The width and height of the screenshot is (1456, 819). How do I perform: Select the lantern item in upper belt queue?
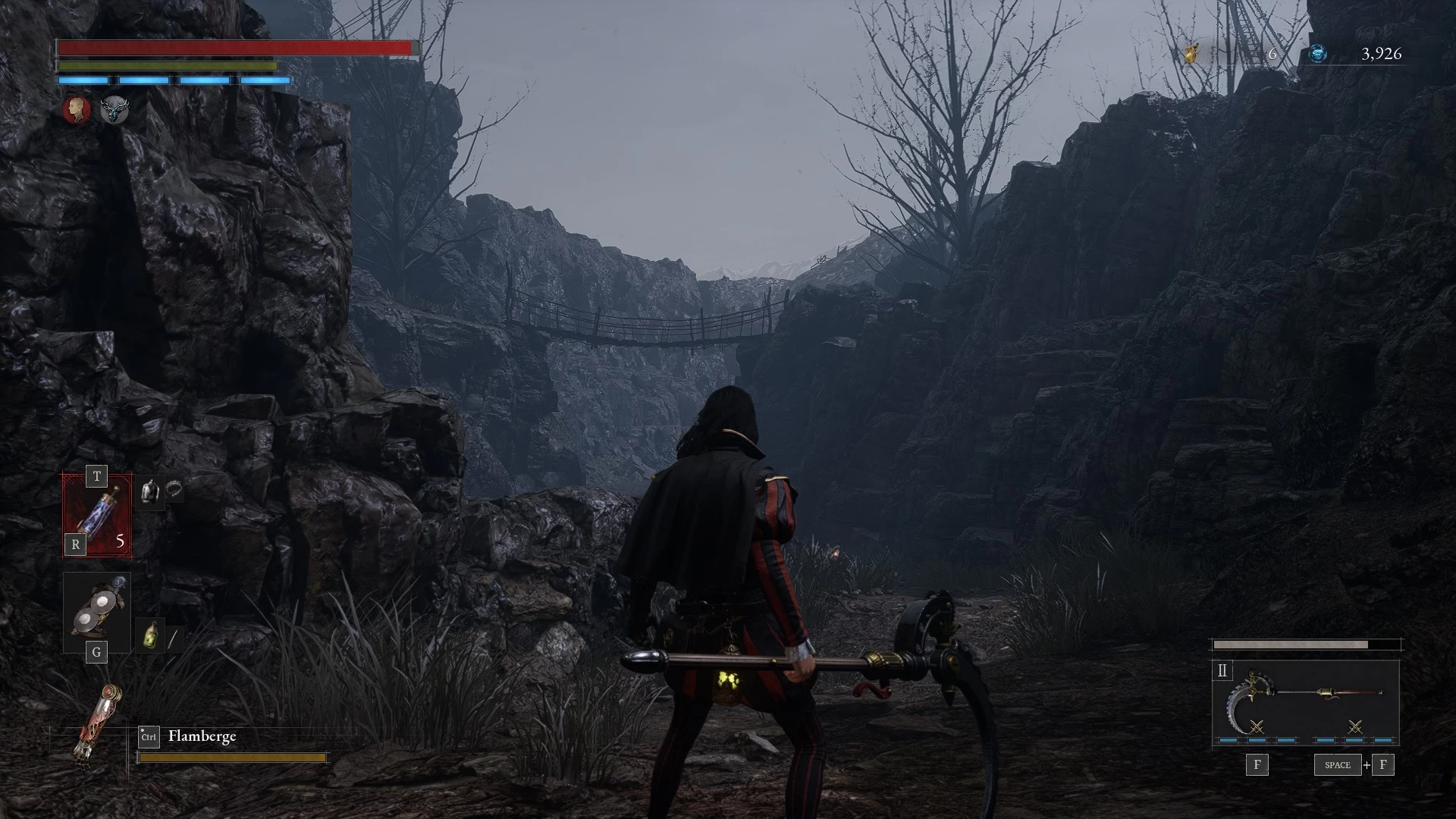coord(151,493)
